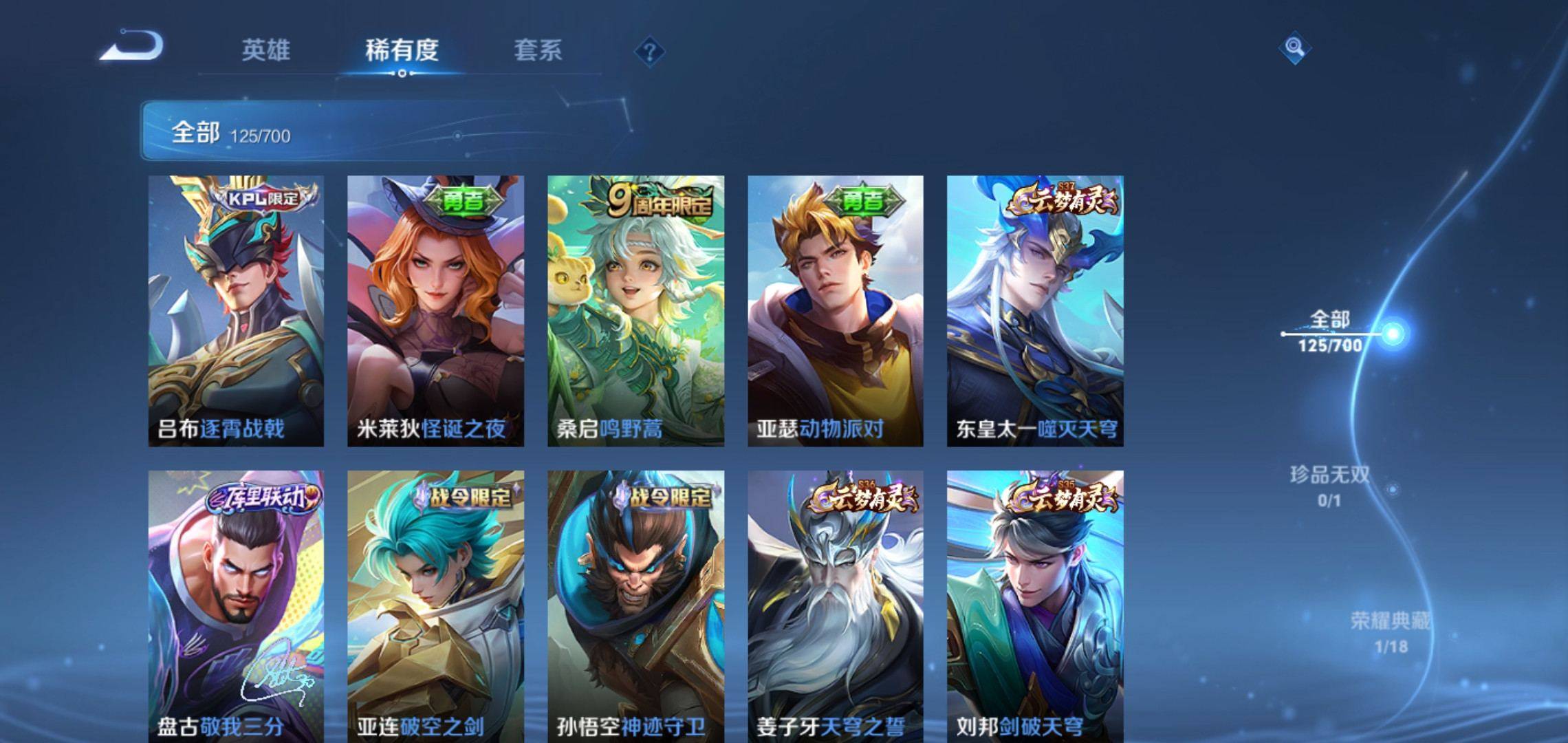The width and height of the screenshot is (1568, 743).
Task: Open 盘古 敬我三分 skin card
Action: click(236, 605)
